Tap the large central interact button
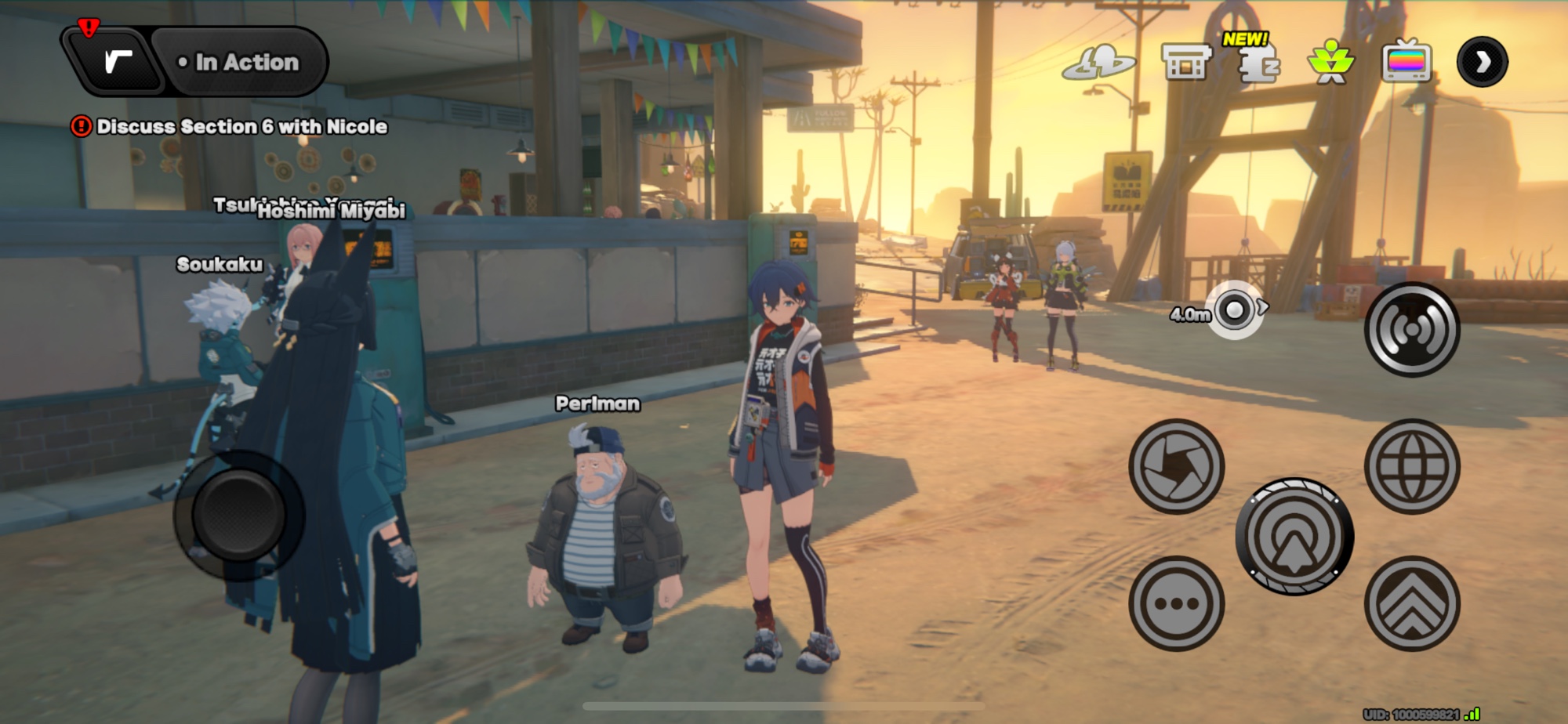Viewport: 1568px width, 724px height. [x=1294, y=537]
